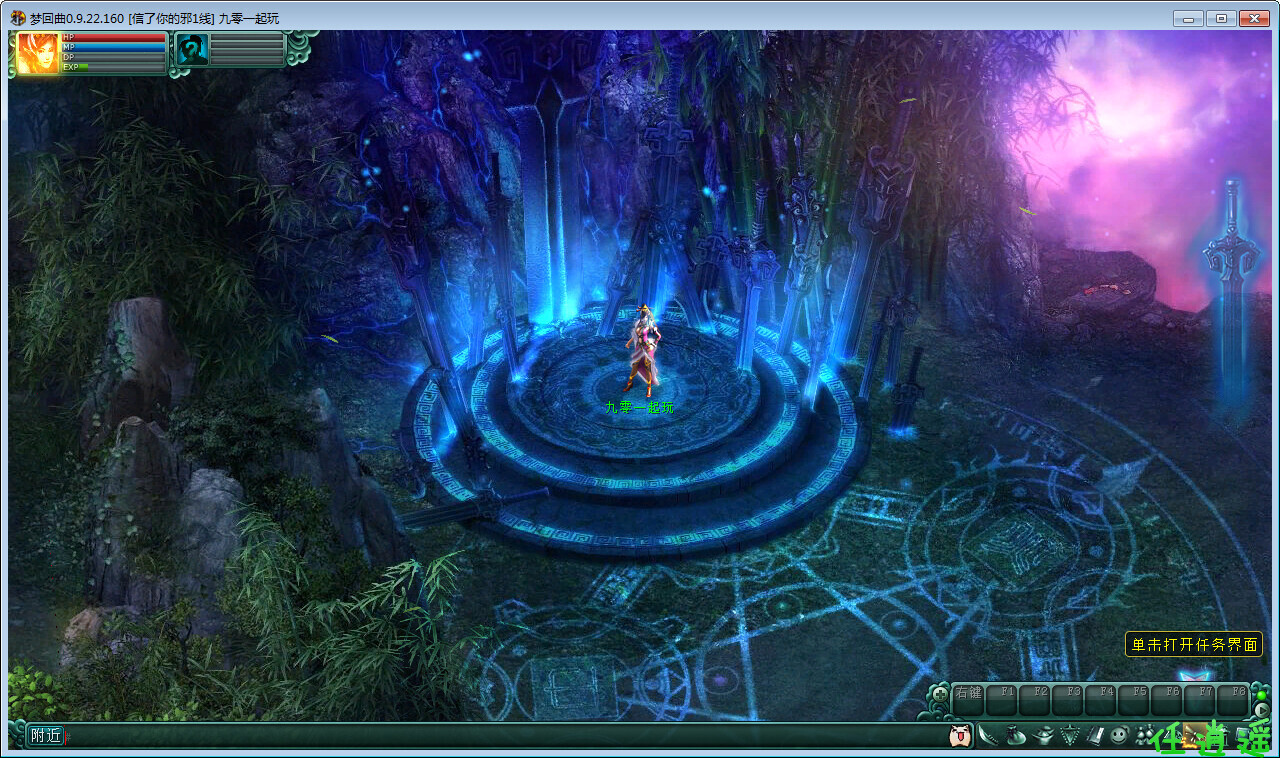
Task: Select the F1 hotkey skill slot
Action: pos(1002,699)
